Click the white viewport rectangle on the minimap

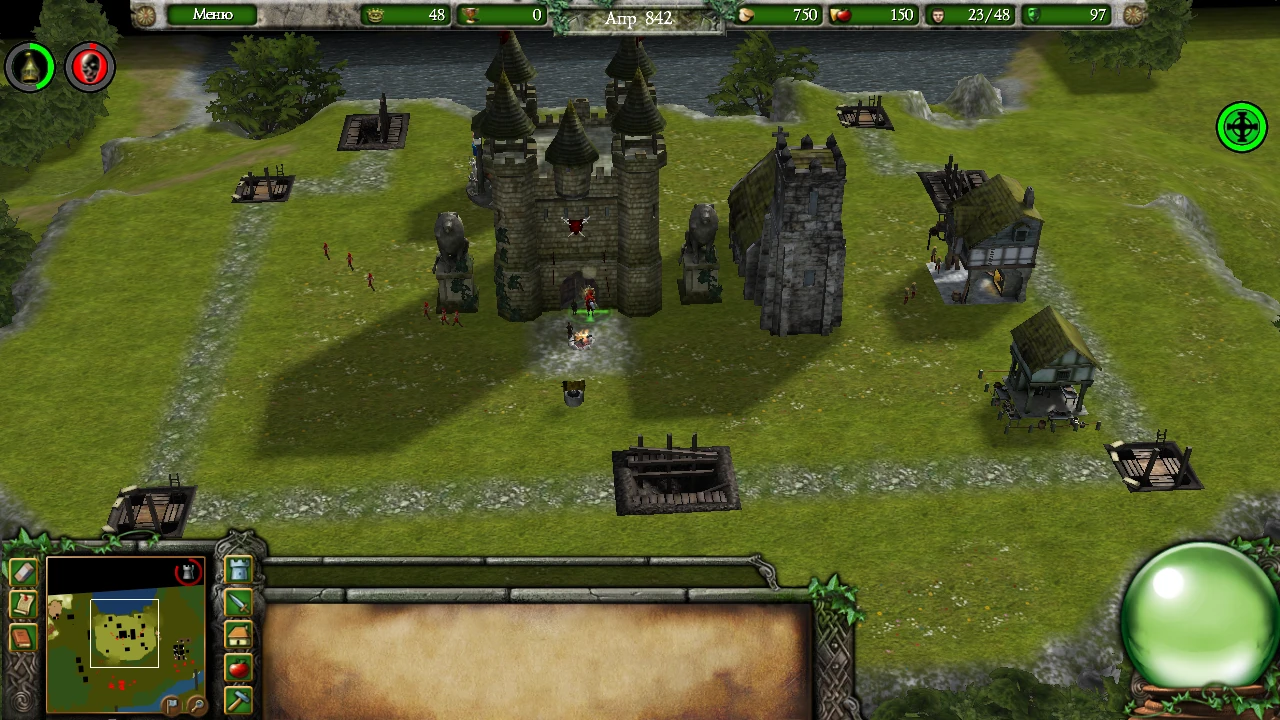(125, 632)
